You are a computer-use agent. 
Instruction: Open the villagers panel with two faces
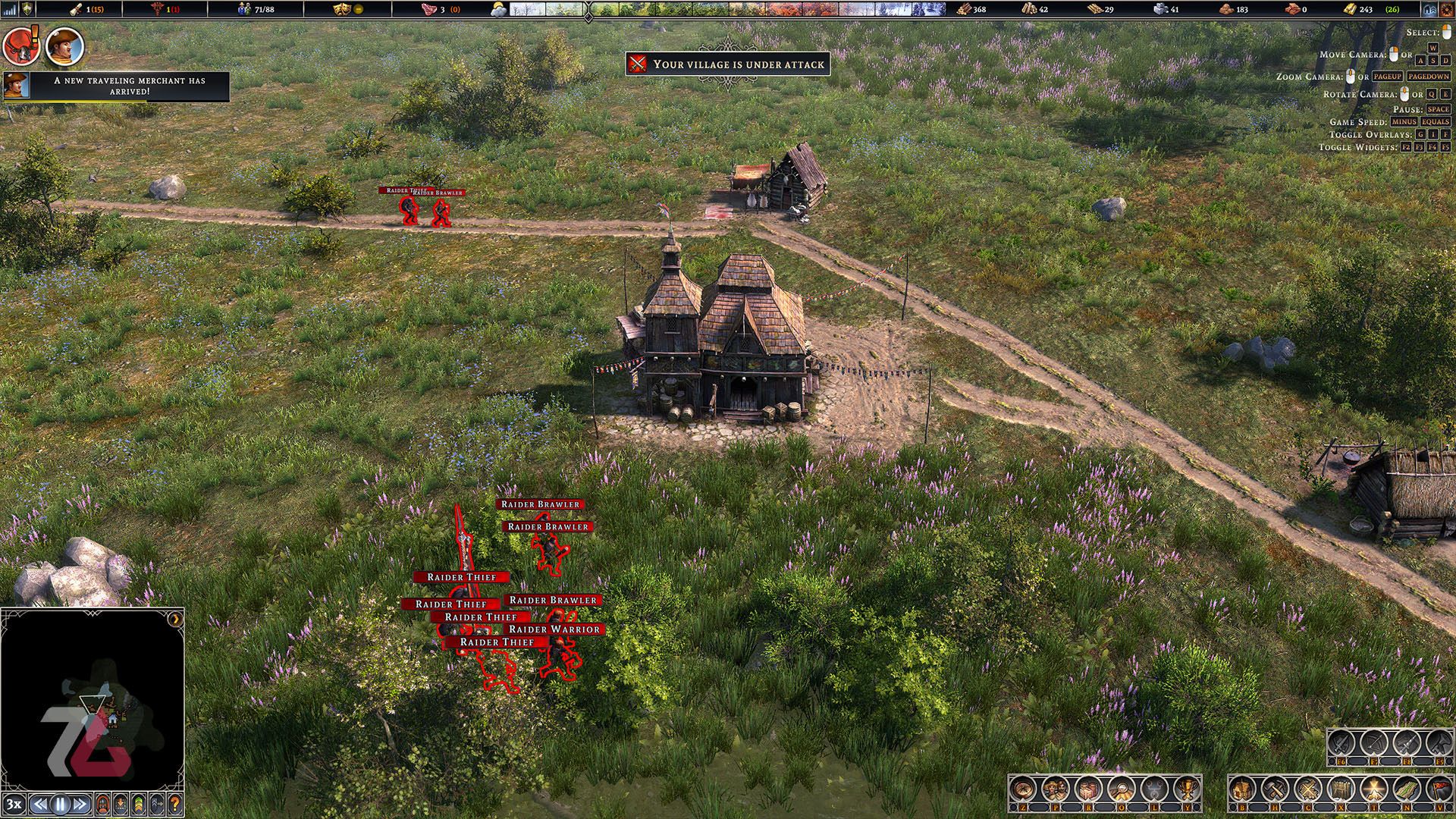pos(1056,789)
